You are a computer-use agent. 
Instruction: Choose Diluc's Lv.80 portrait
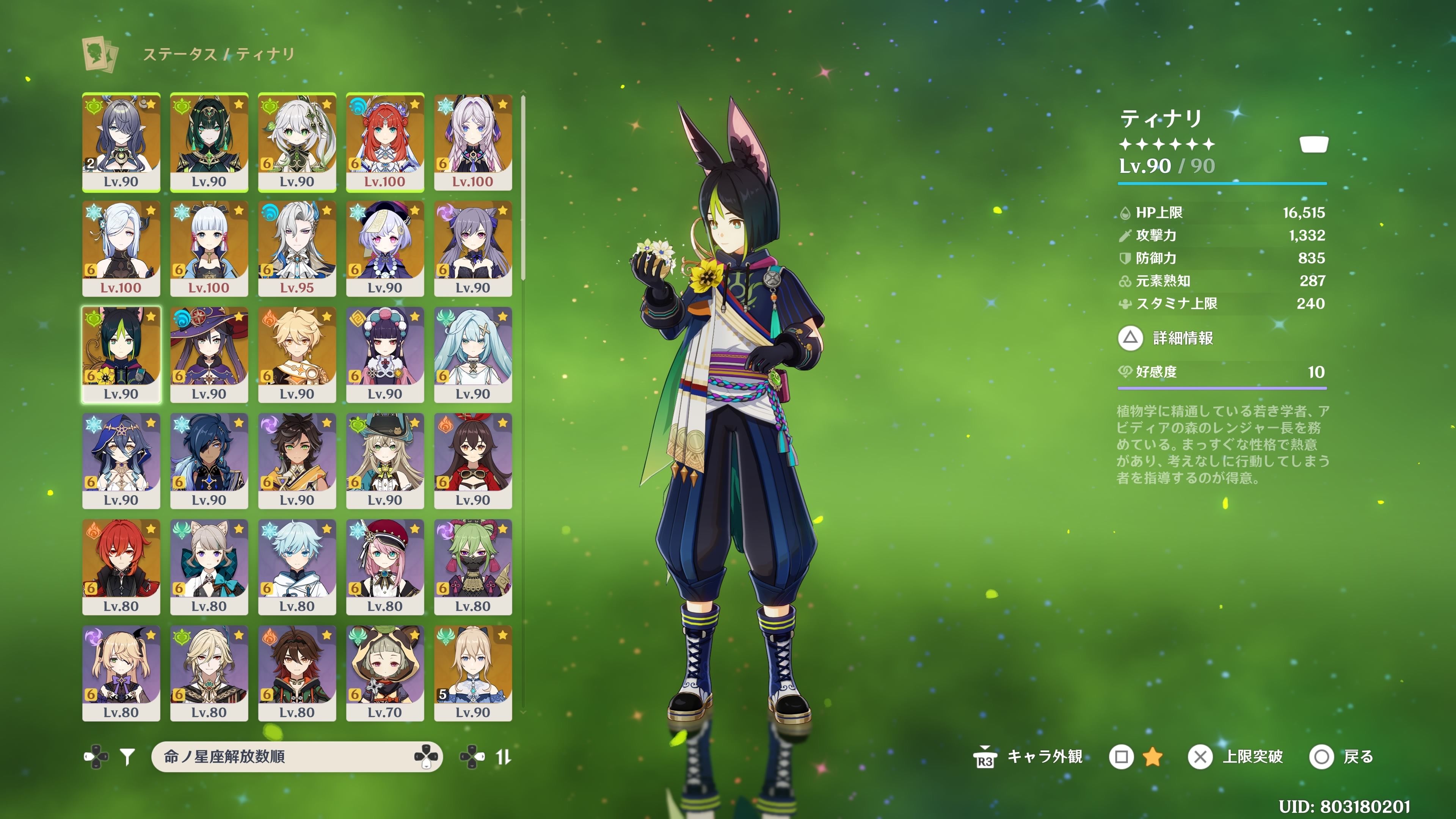pyautogui.click(x=121, y=566)
